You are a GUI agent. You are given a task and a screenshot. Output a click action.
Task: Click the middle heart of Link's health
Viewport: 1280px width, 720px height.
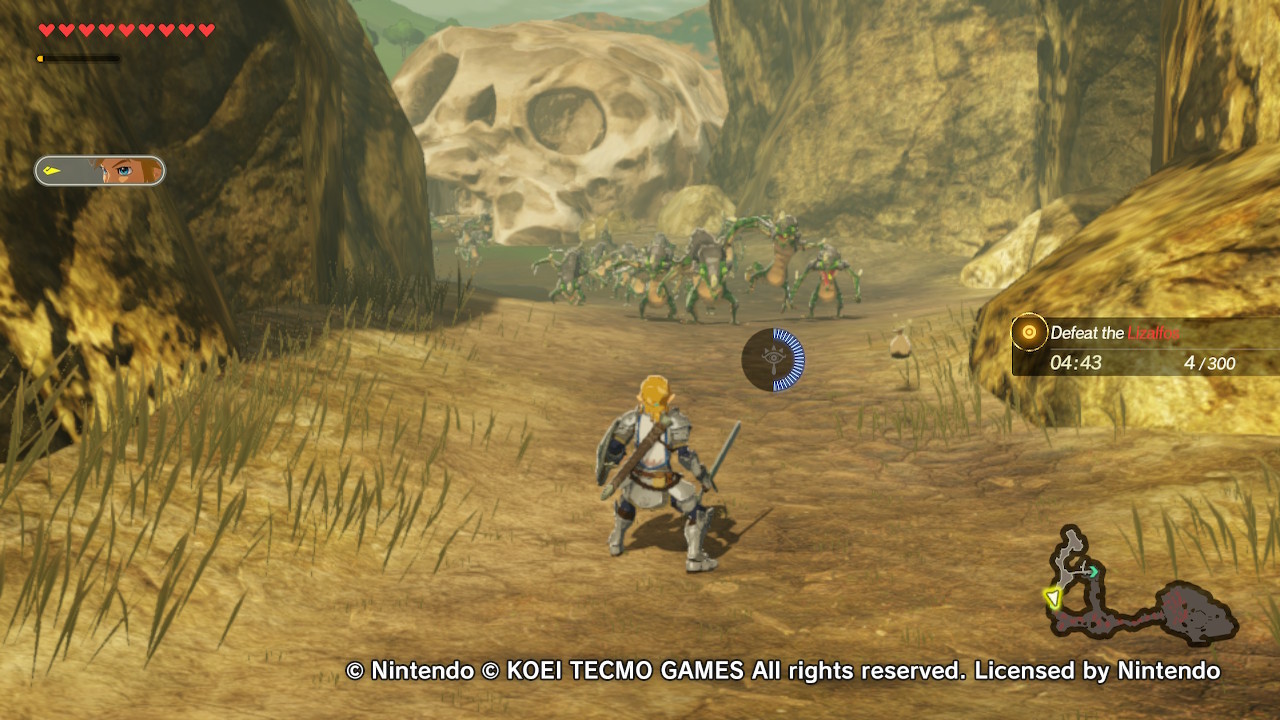(126, 29)
